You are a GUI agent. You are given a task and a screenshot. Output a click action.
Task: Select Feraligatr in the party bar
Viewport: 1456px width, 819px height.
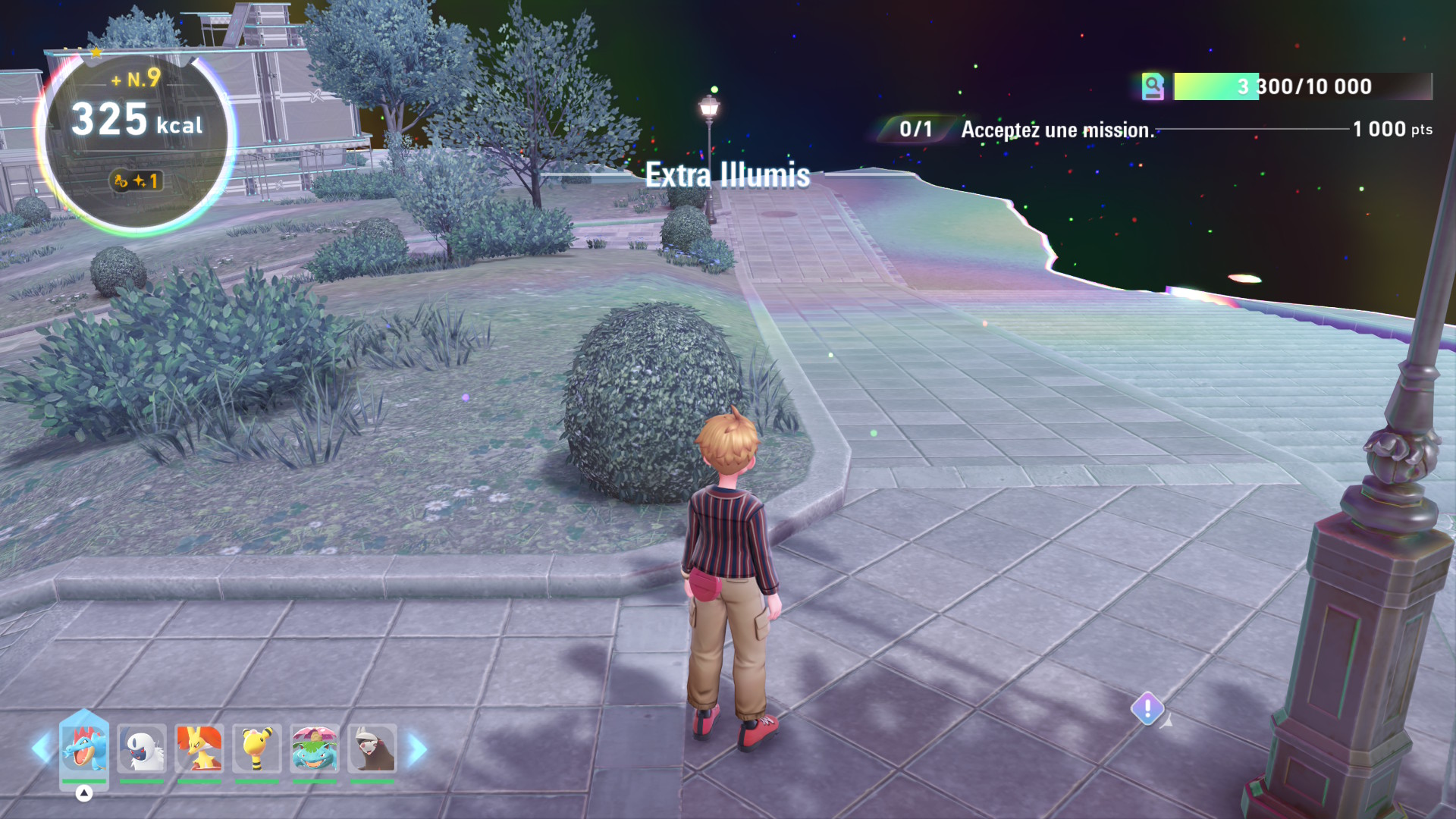(84, 748)
